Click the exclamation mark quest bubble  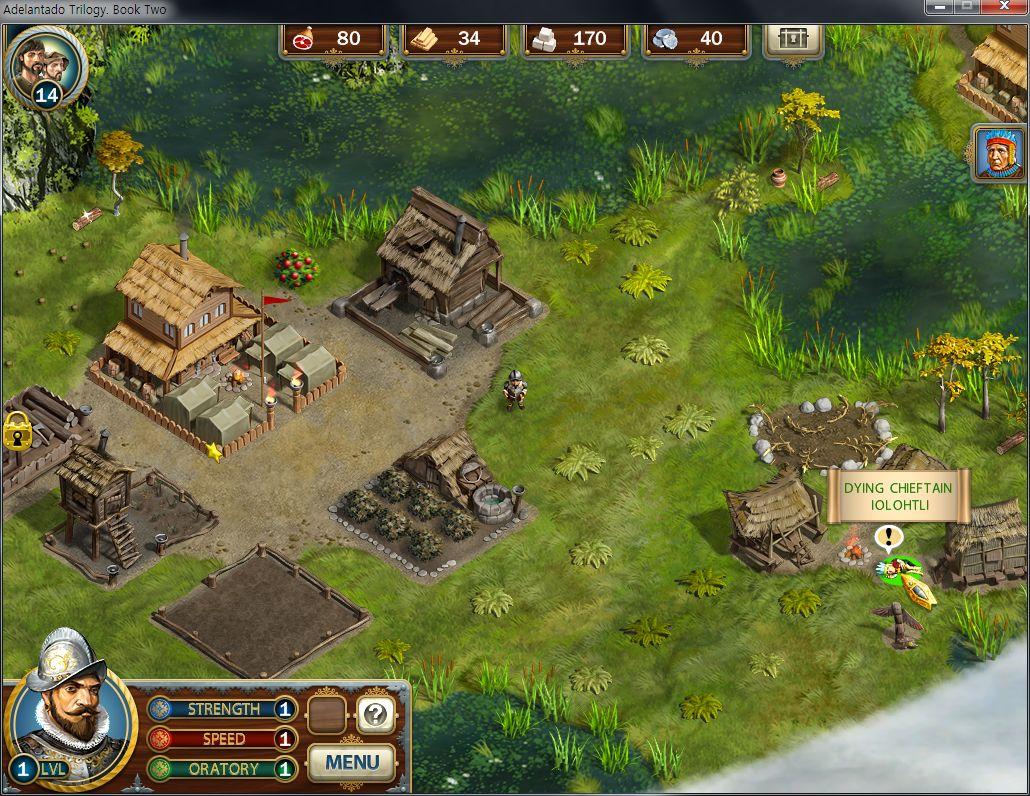coord(888,538)
